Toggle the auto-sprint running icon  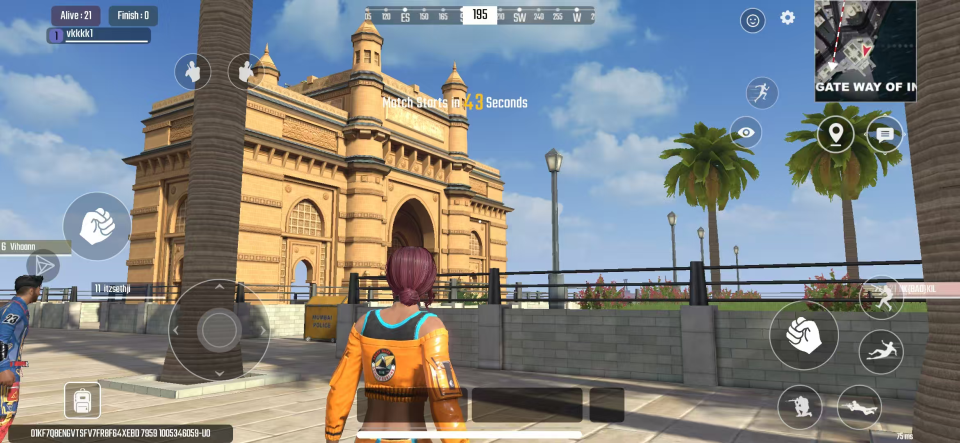[762, 94]
